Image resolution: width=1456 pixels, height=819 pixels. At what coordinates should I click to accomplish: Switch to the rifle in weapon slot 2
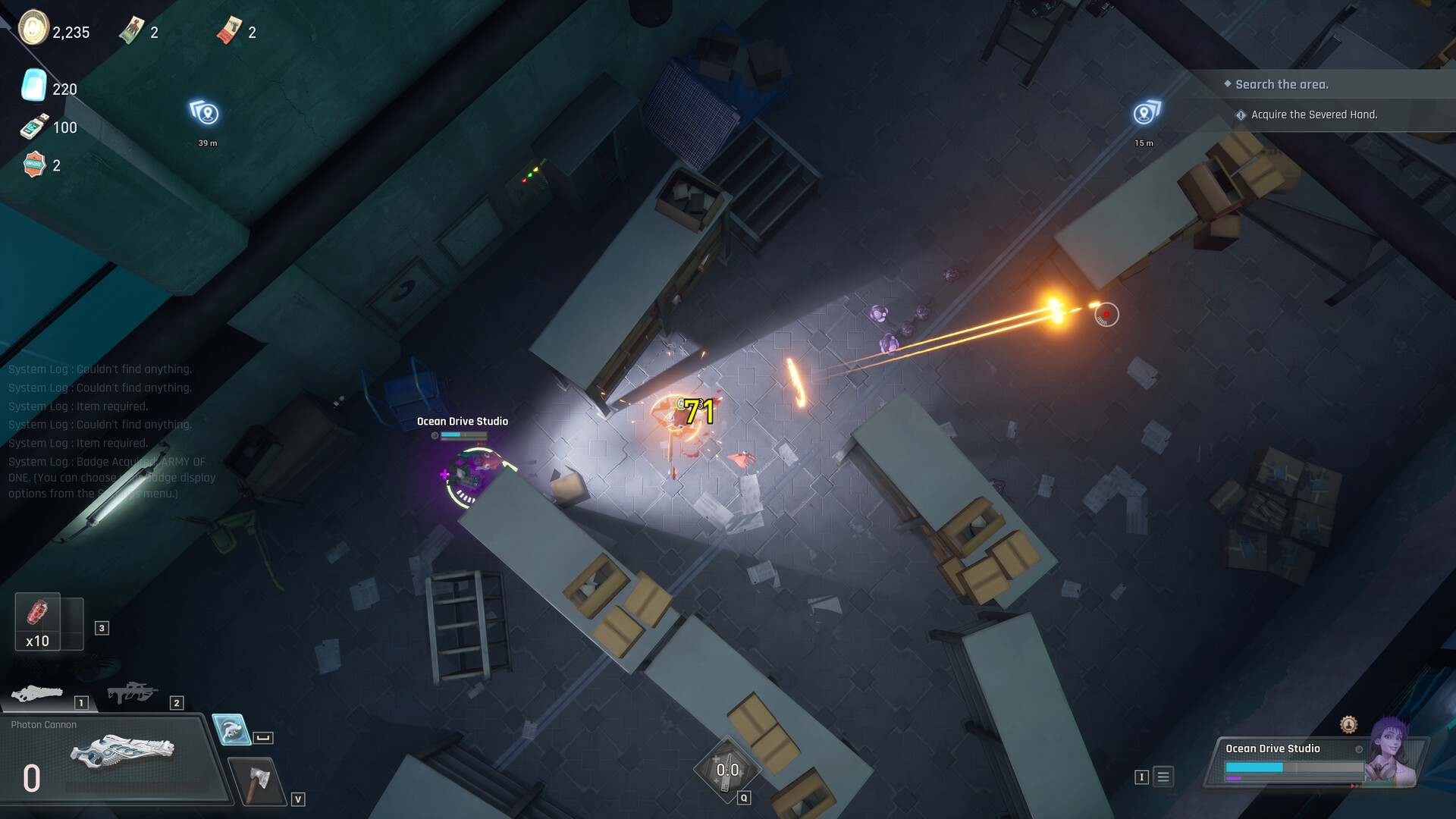coord(134,692)
